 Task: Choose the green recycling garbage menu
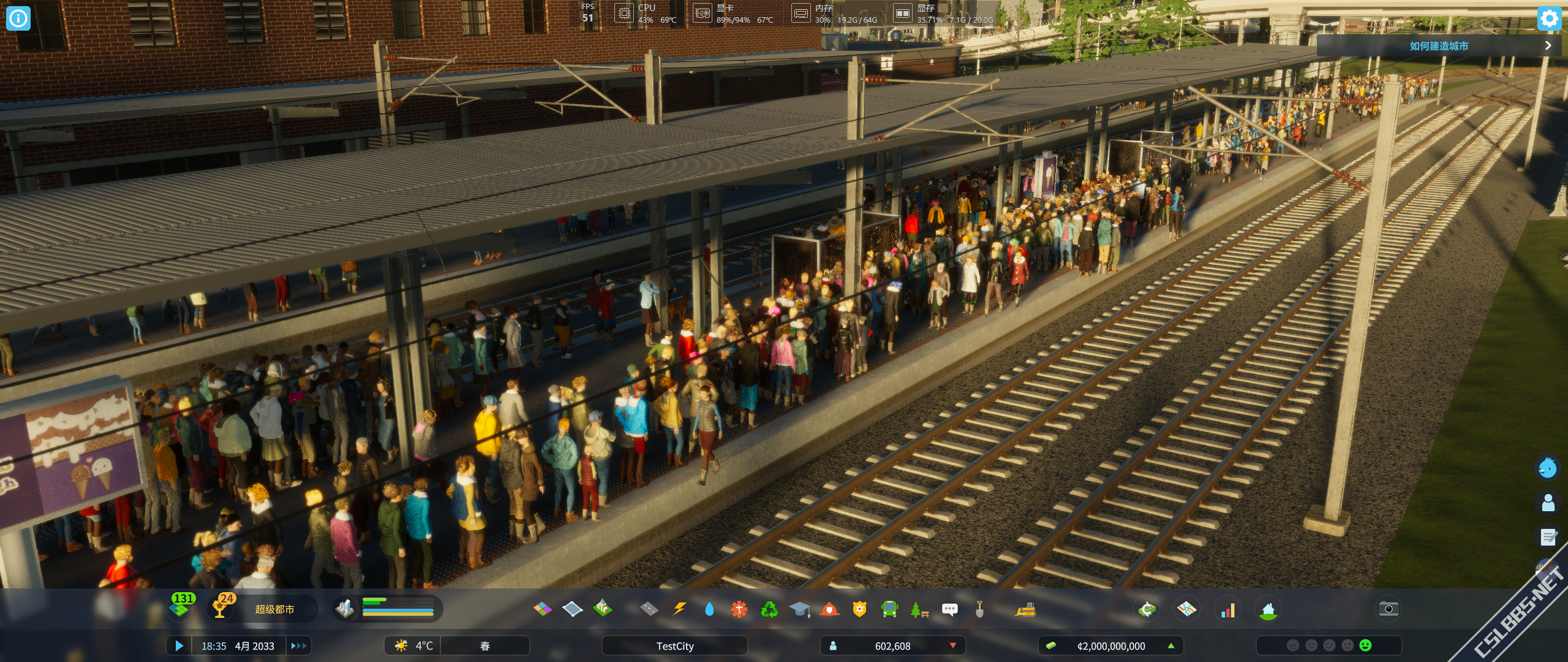click(x=769, y=609)
